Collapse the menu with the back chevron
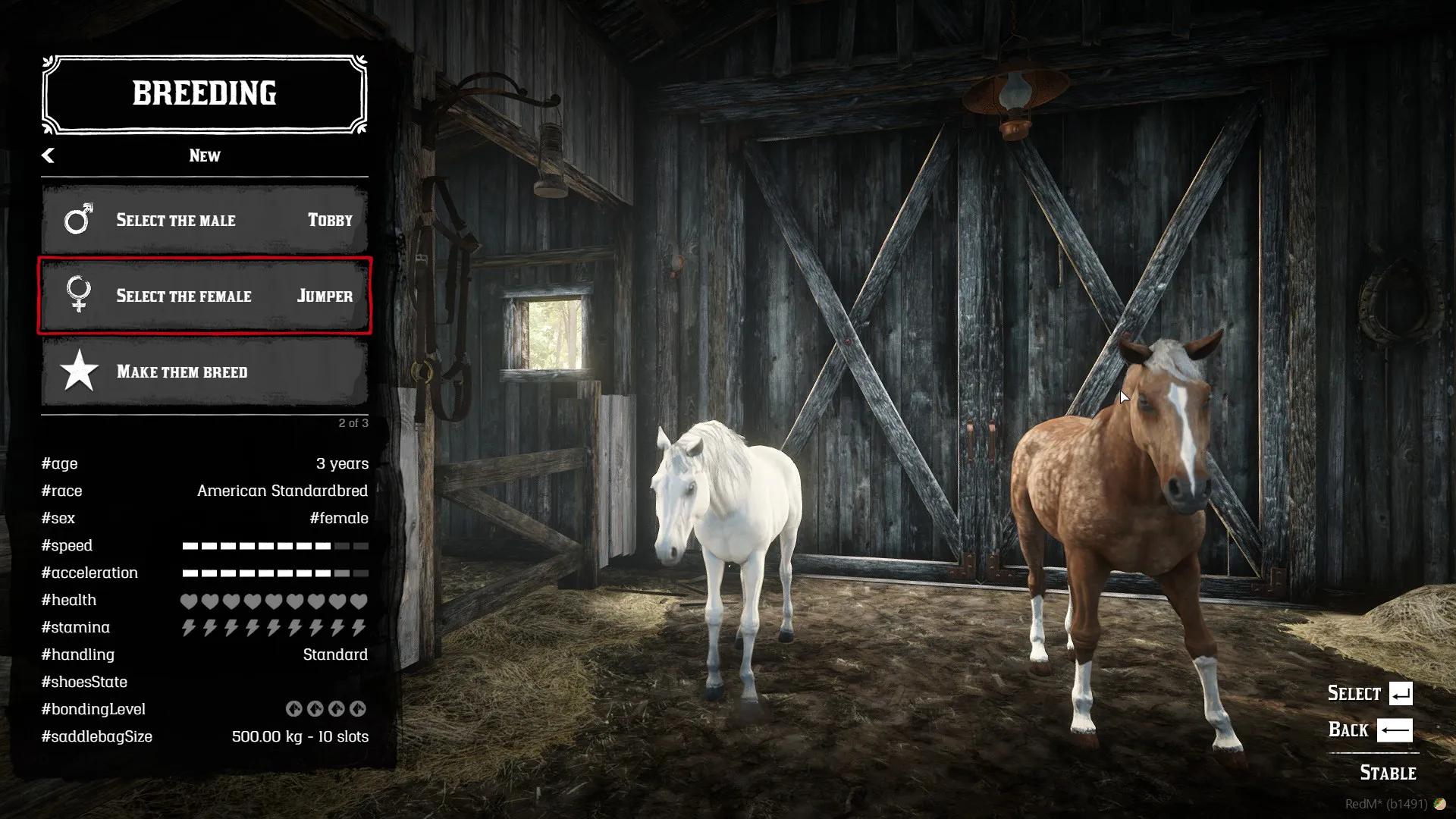 pyautogui.click(x=49, y=155)
